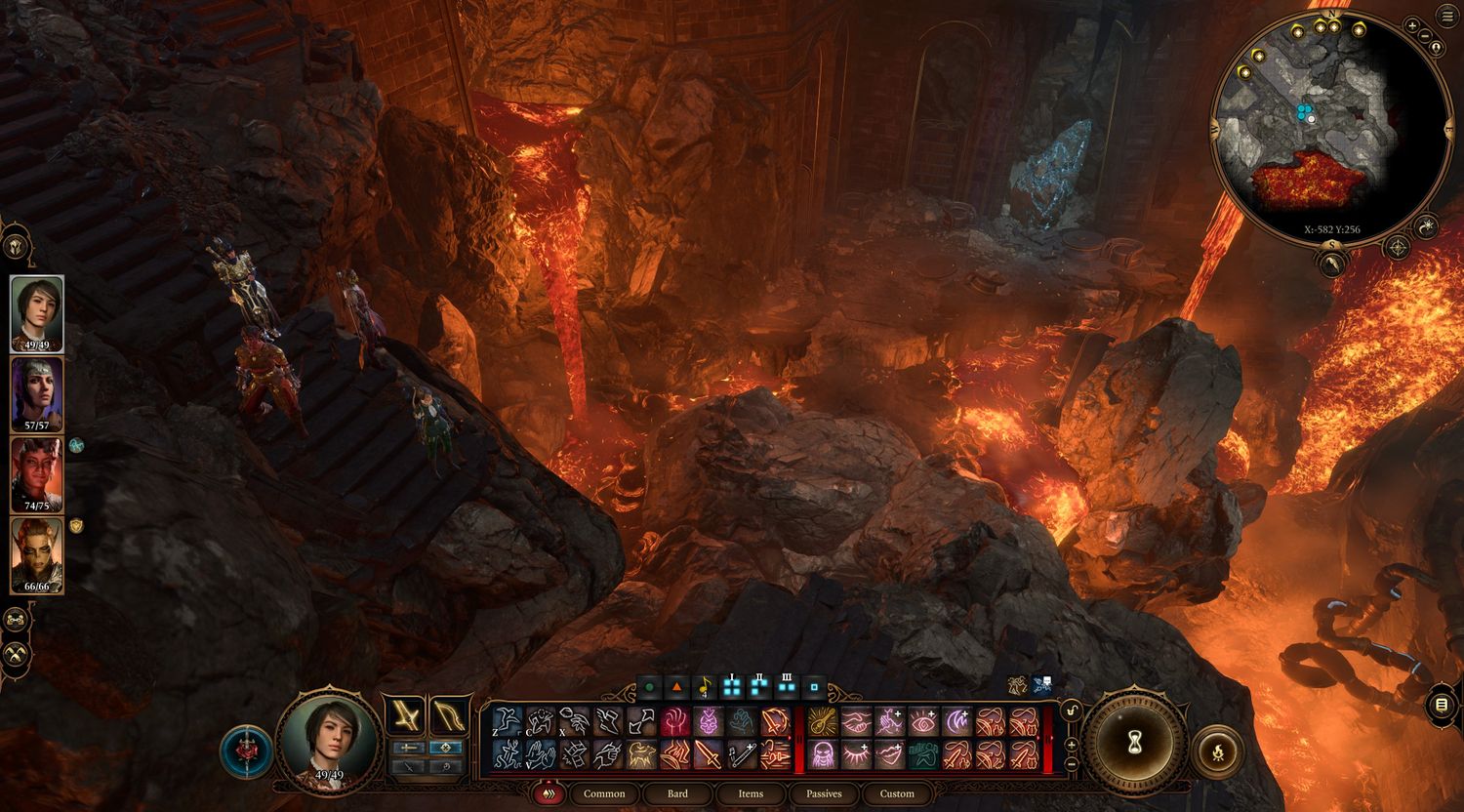Switch to the Bard hotbar tab
The image size is (1464, 812).
[677, 793]
